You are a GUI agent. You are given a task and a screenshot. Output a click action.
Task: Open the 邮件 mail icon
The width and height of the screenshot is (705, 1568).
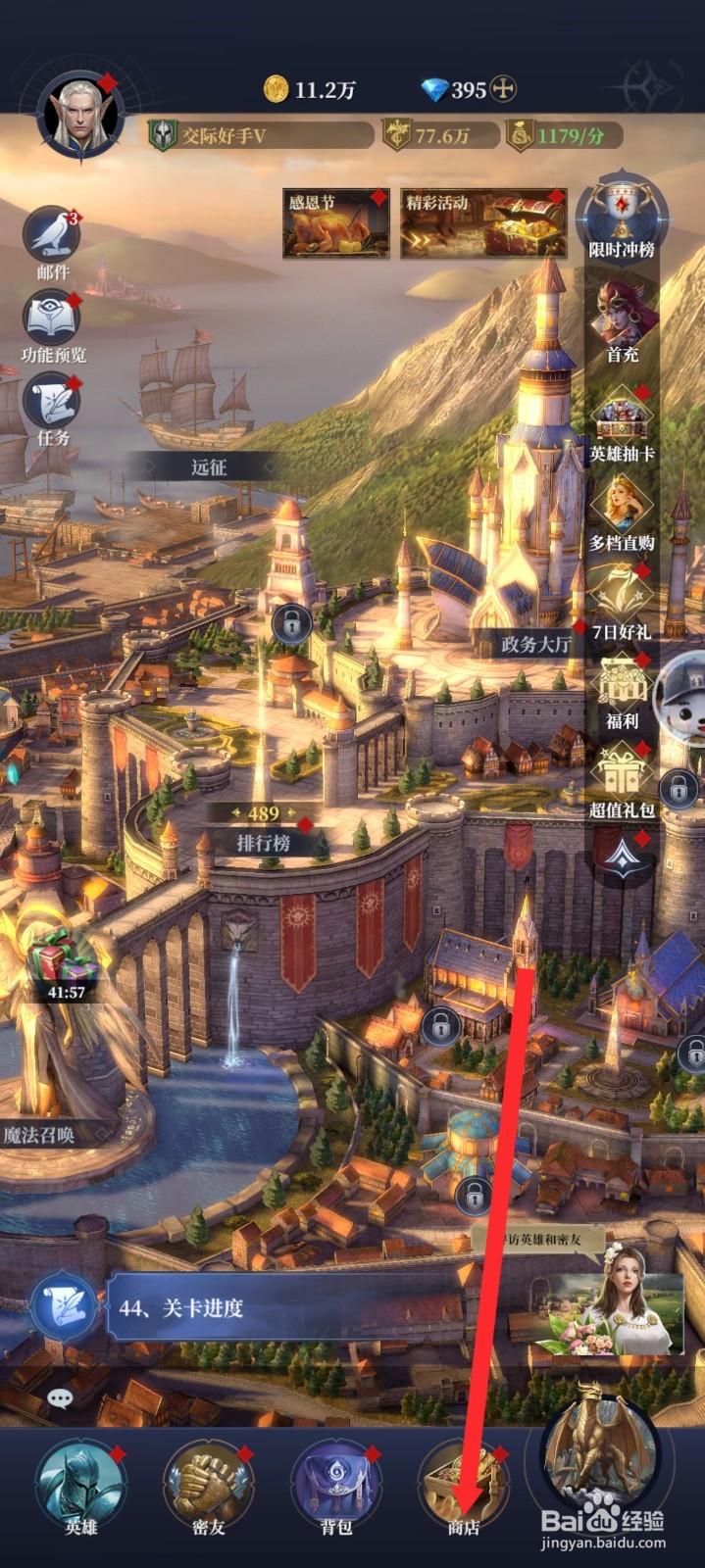tap(52, 236)
